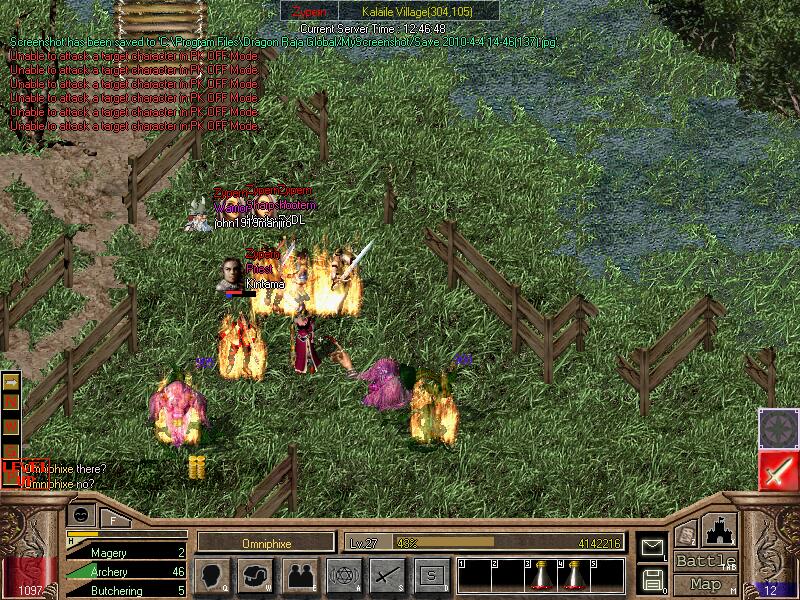Open the S skill button
The image size is (800, 600).
coord(430,575)
